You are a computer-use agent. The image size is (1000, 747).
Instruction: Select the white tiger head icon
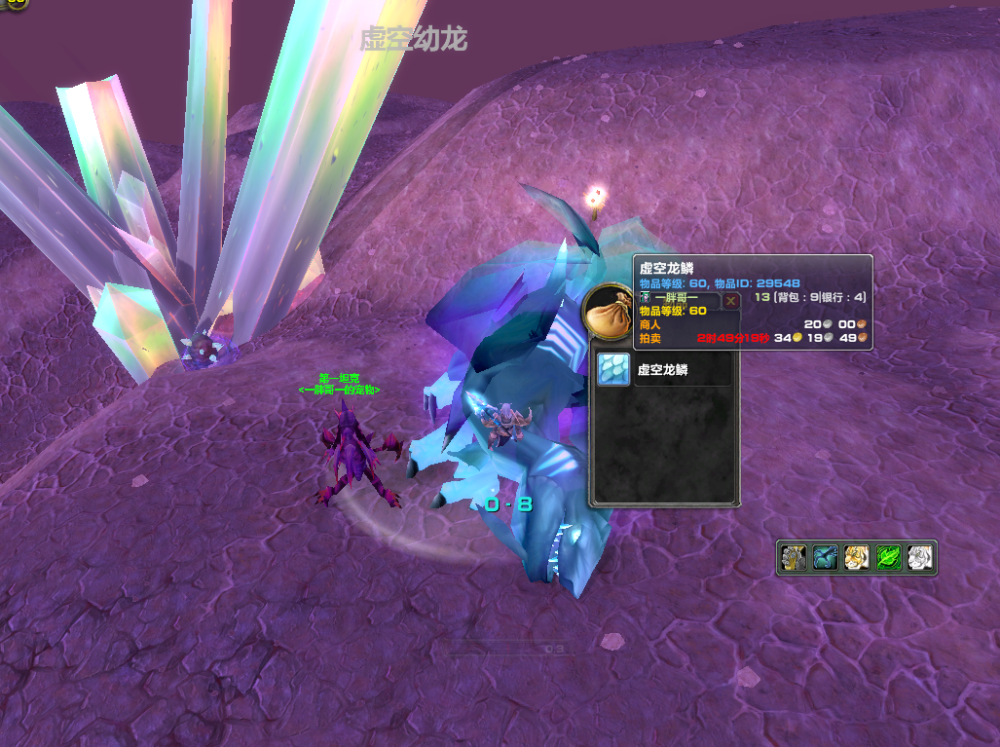[921, 558]
